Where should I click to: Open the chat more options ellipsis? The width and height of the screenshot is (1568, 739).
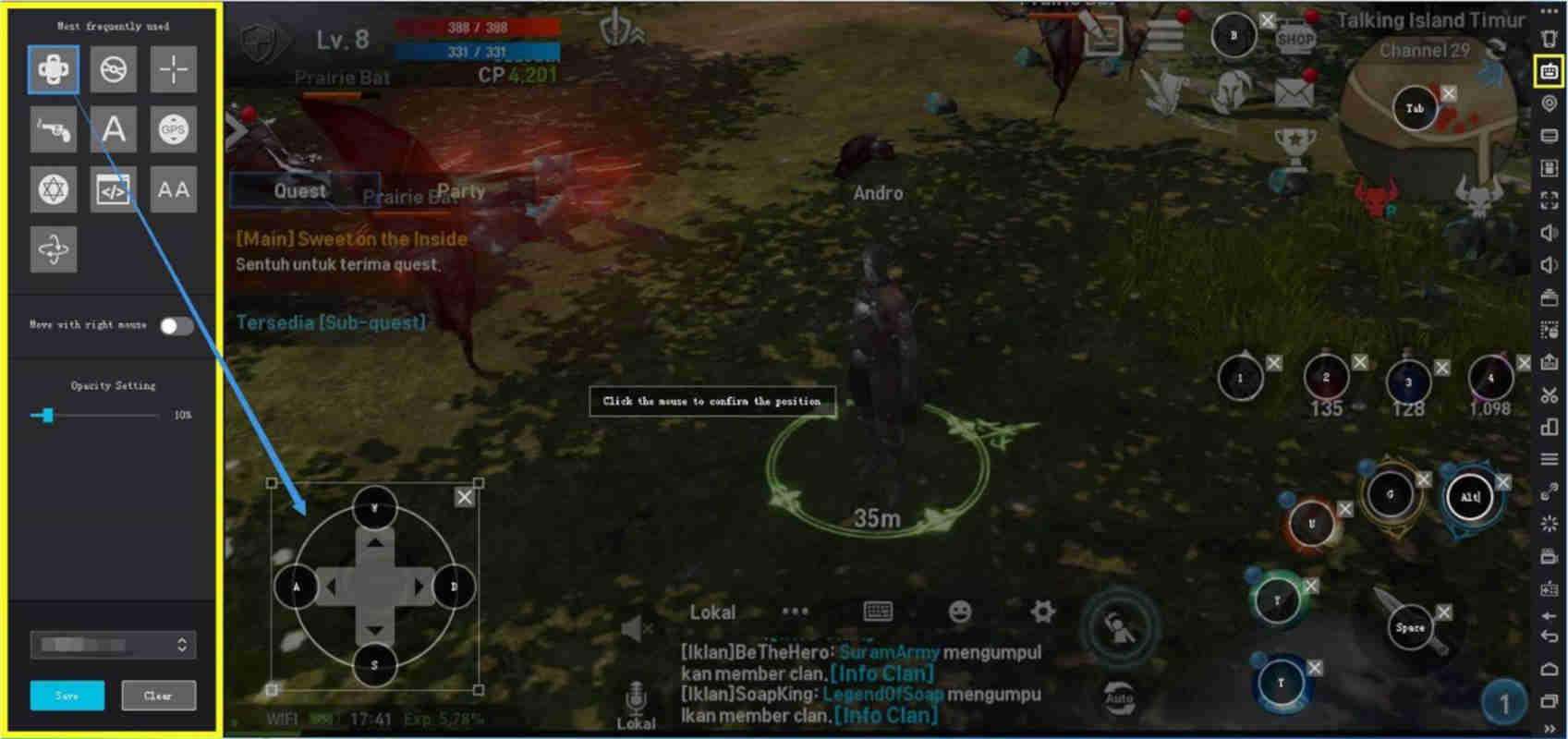pos(795,611)
